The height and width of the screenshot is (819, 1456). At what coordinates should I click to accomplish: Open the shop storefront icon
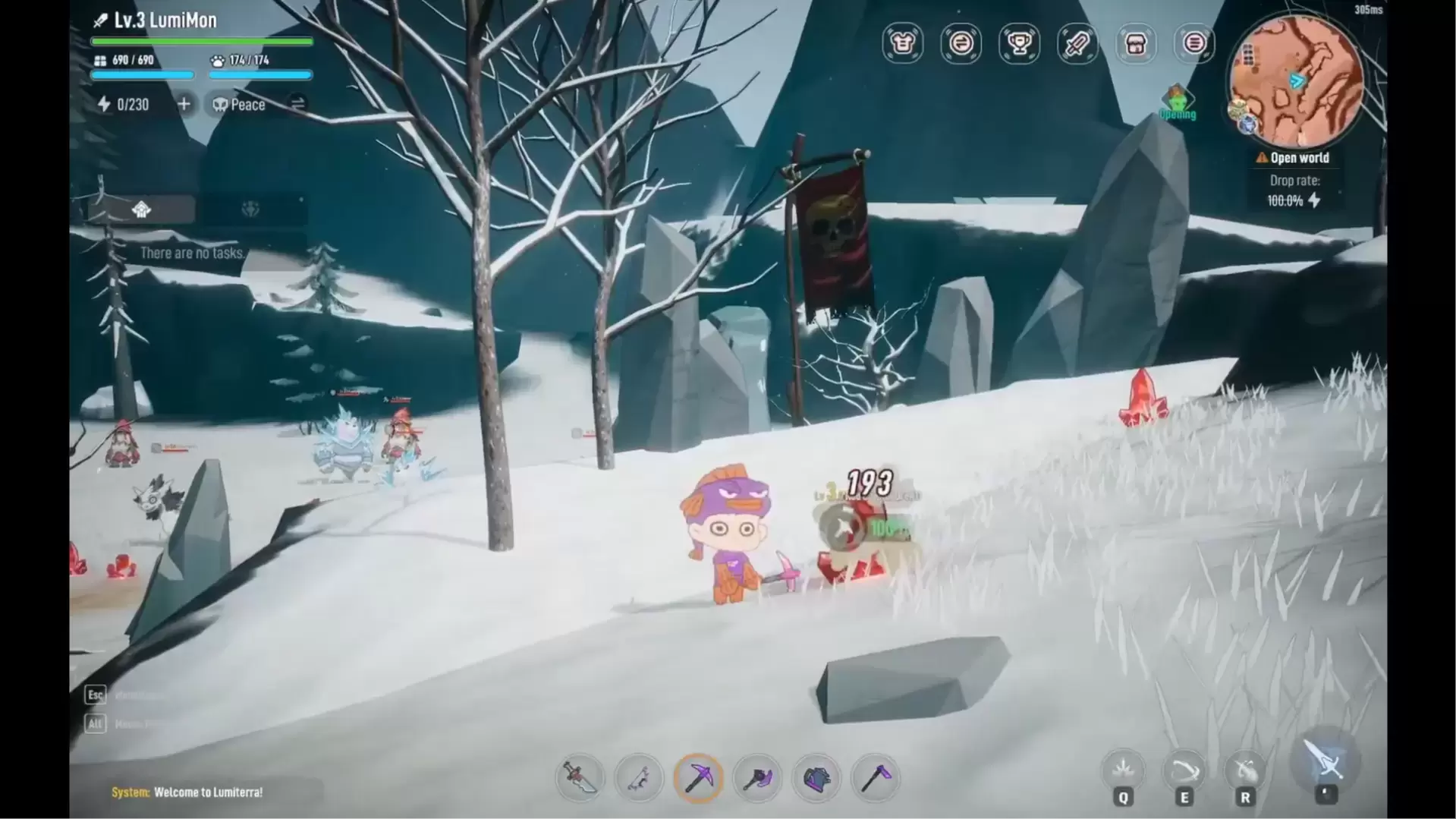click(x=1136, y=43)
